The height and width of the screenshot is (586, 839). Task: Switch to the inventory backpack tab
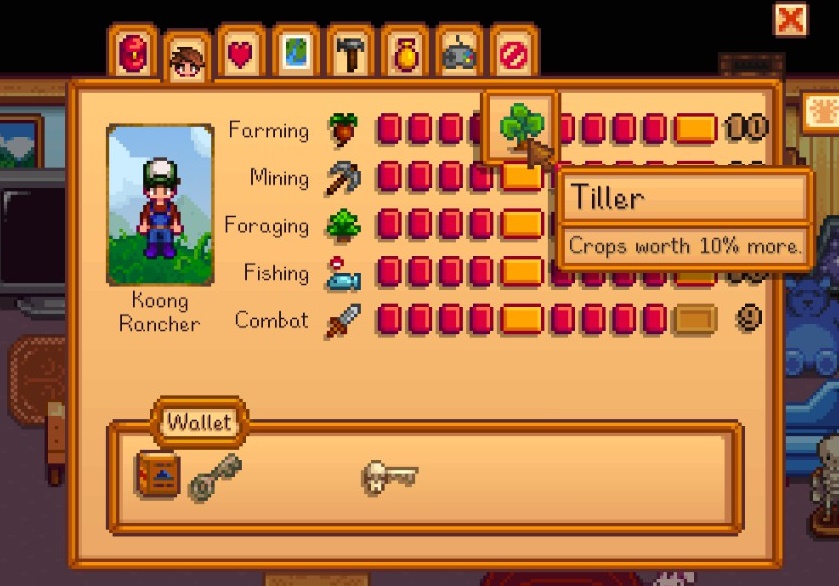click(x=133, y=53)
